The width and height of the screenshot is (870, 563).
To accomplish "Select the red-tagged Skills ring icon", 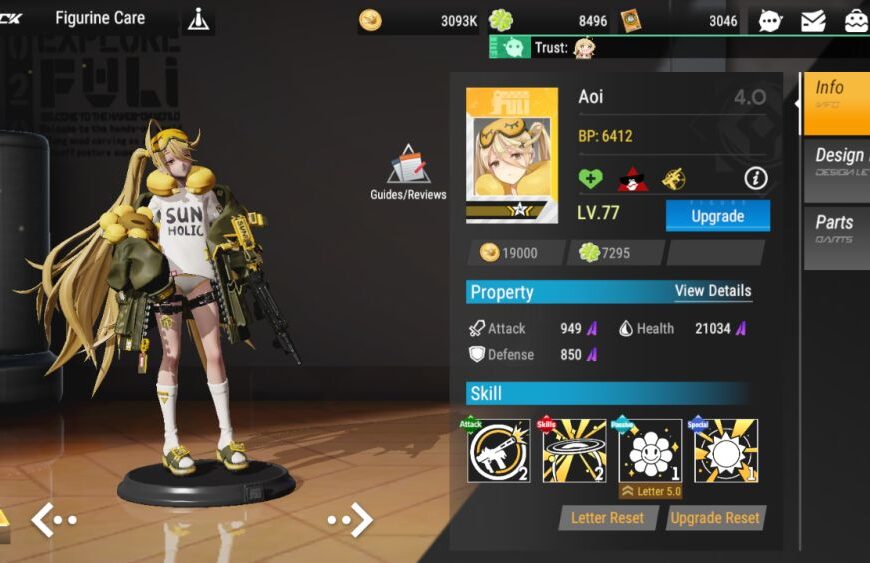I will click(574, 451).
